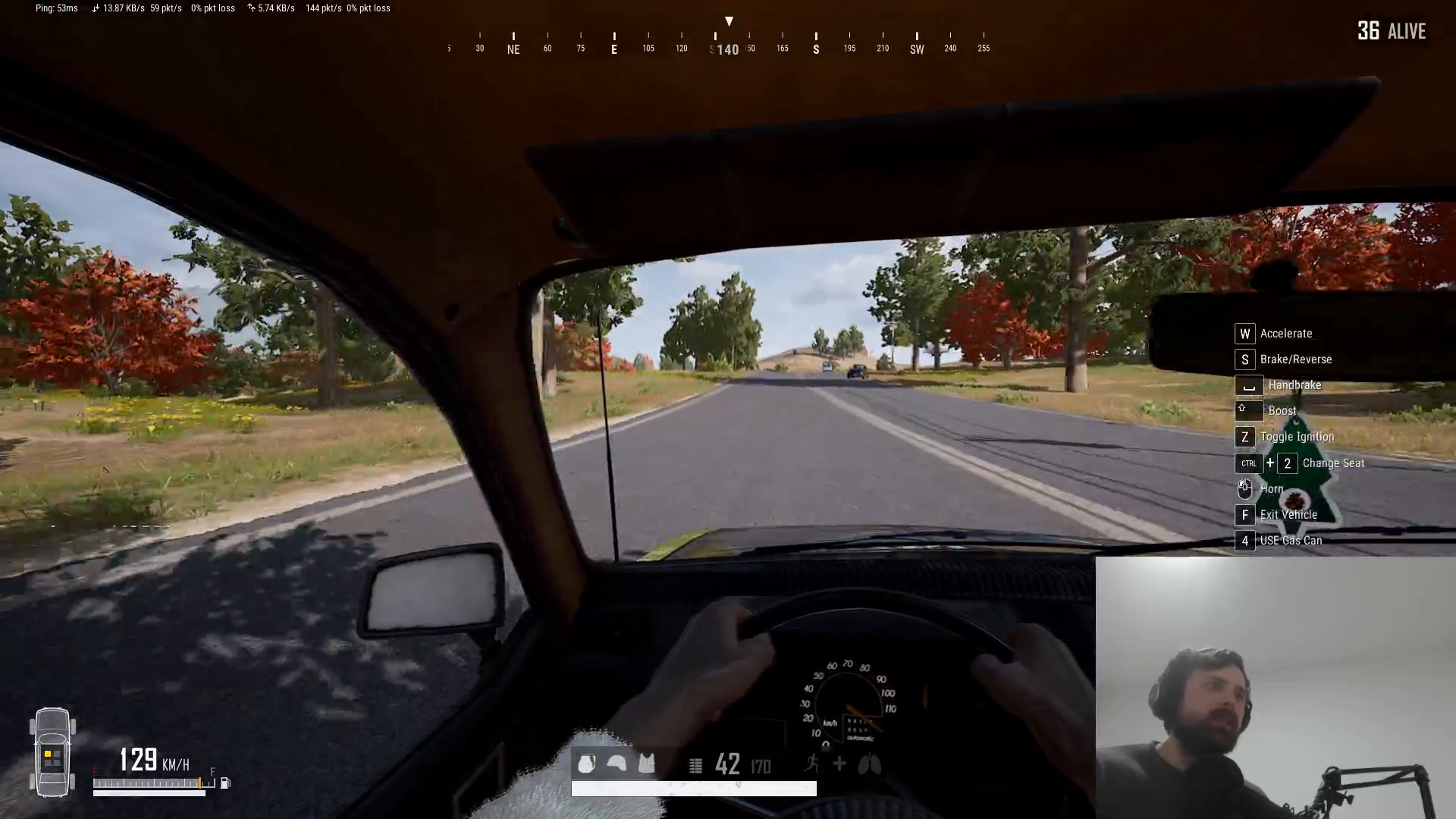Click the vest armor icon
This screenshot has height=819, width=1456.
tap(645, 764)
